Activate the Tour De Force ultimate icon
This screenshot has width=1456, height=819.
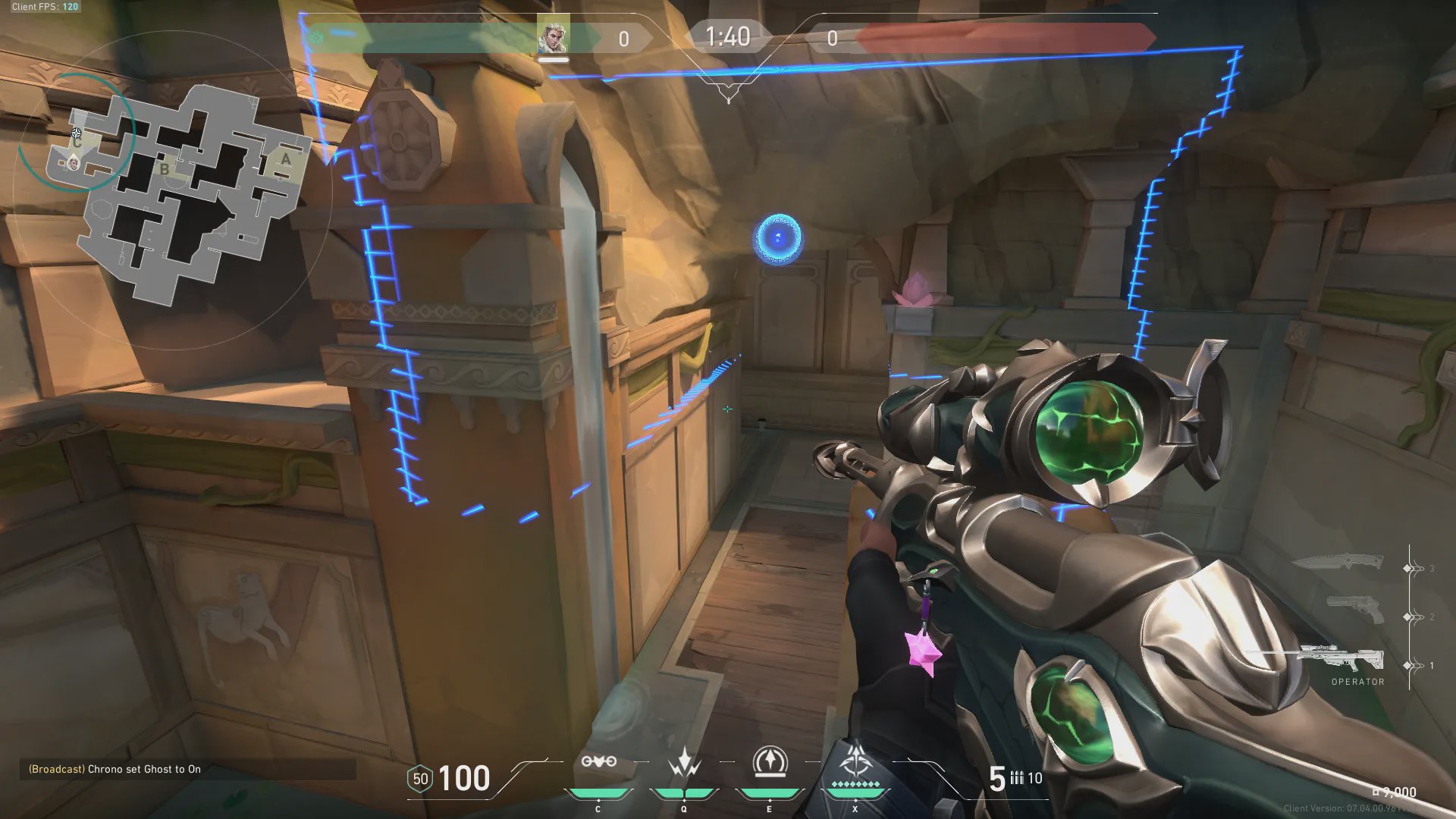855,761
